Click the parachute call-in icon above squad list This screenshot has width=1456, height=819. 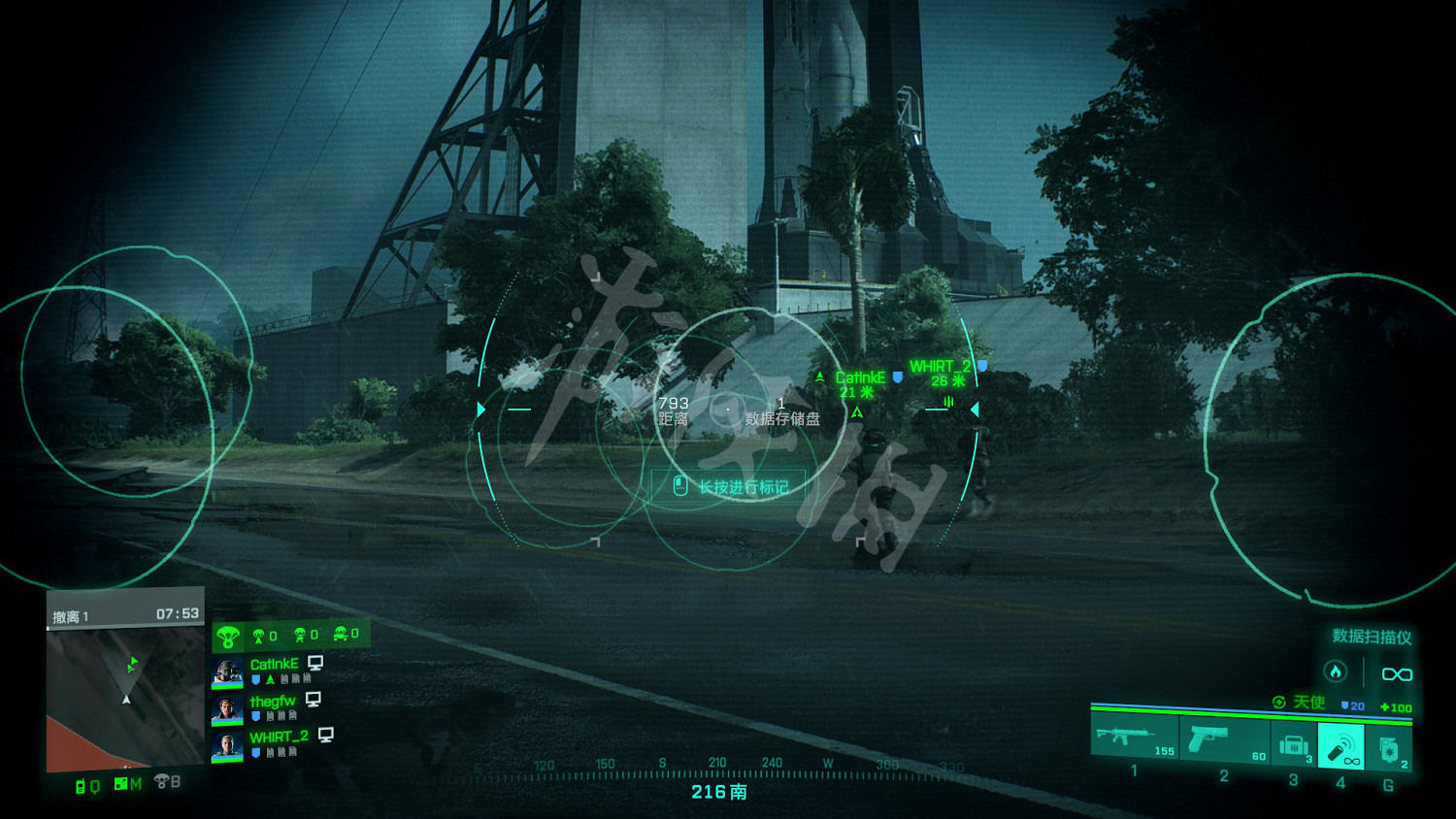(x=228, y=637)
